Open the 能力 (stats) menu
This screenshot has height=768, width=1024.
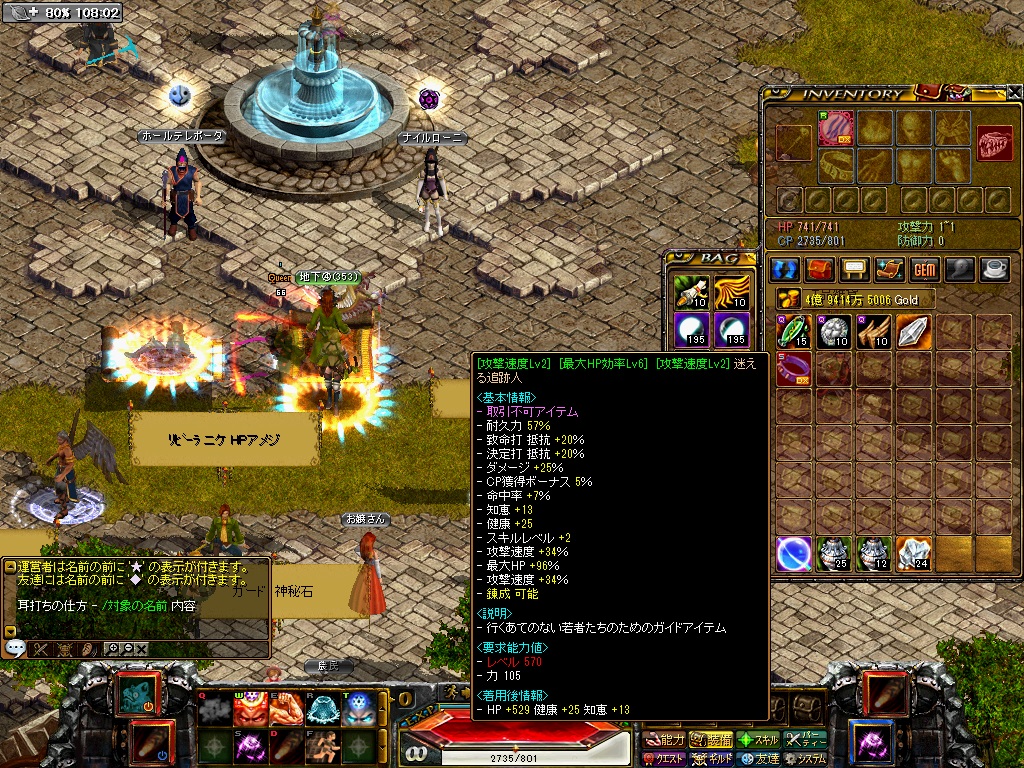(x=664, y=740)
